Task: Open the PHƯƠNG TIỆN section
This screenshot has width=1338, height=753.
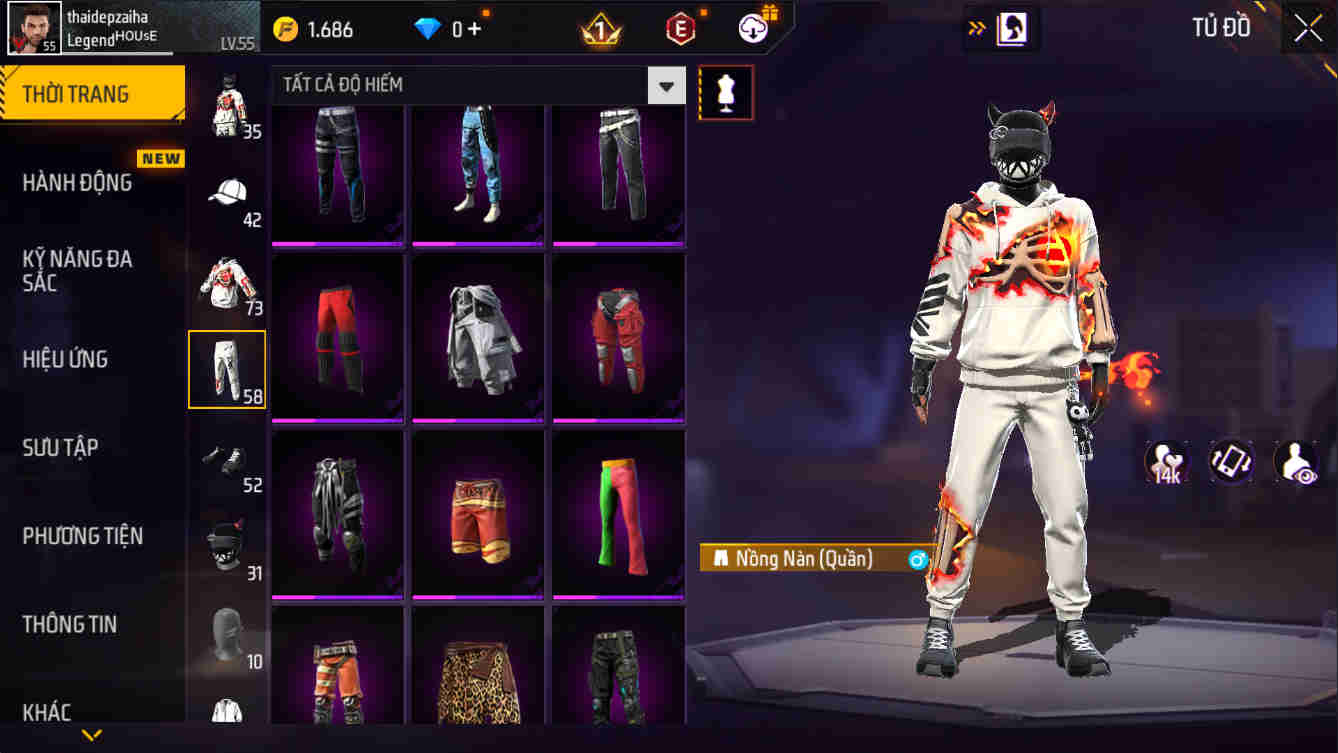Action: point(83,535)
